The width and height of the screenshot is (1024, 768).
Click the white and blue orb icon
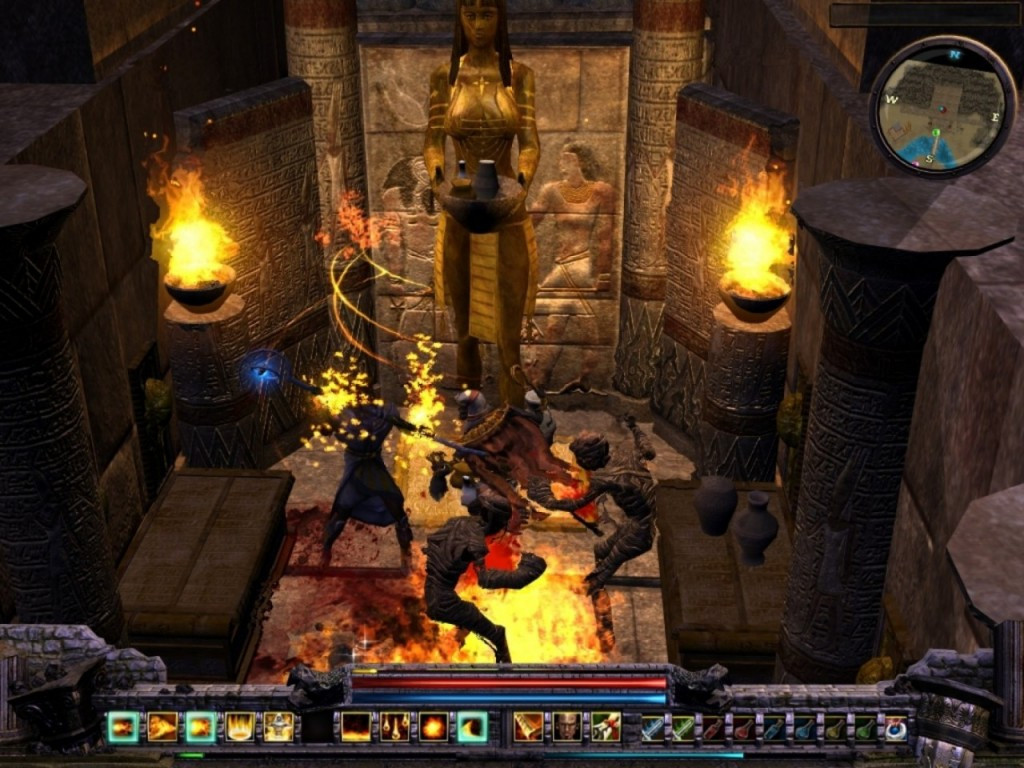point(896,728)
